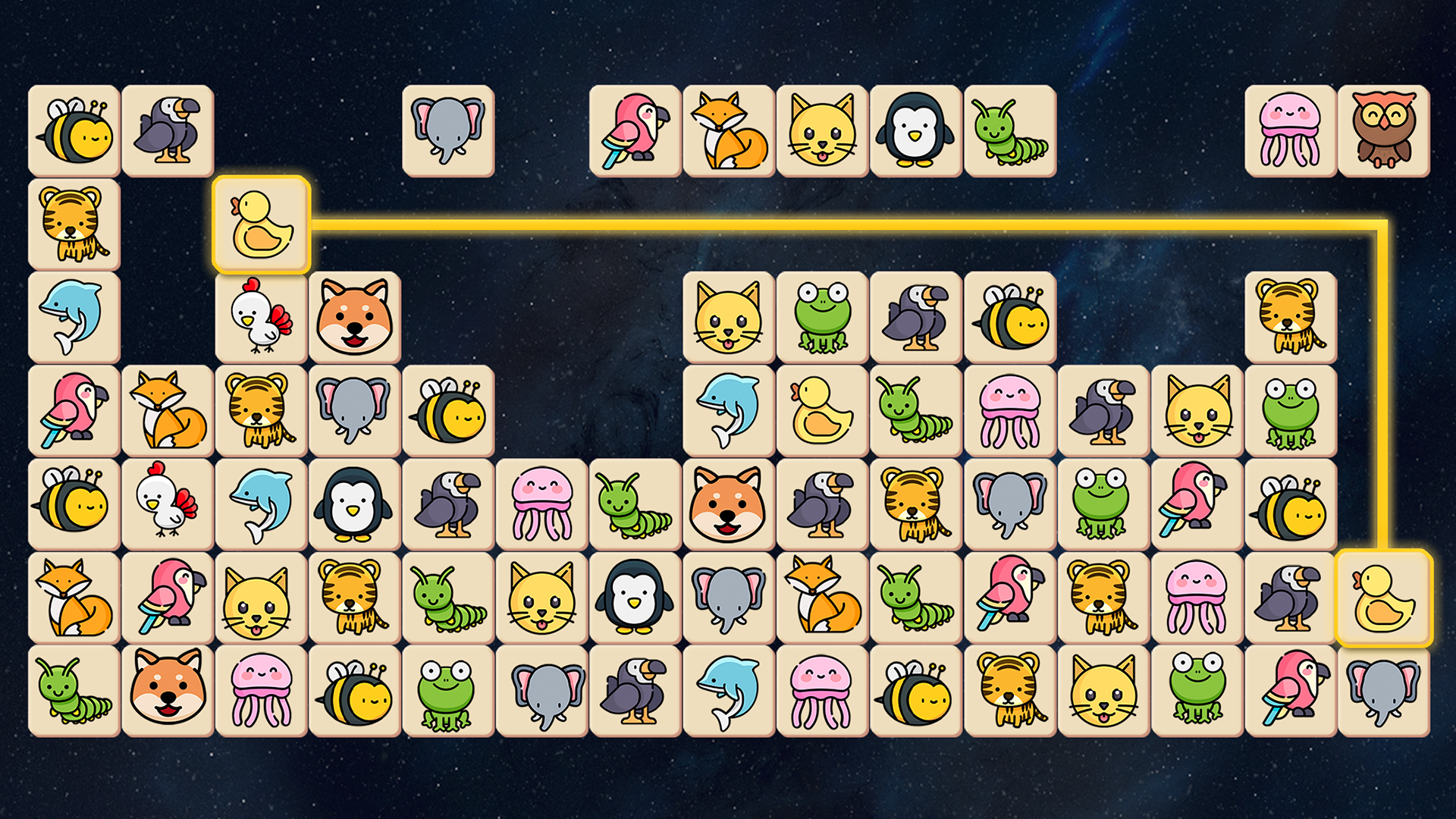Select a penguin tile
1456x819 pixels.
(915, 130)
